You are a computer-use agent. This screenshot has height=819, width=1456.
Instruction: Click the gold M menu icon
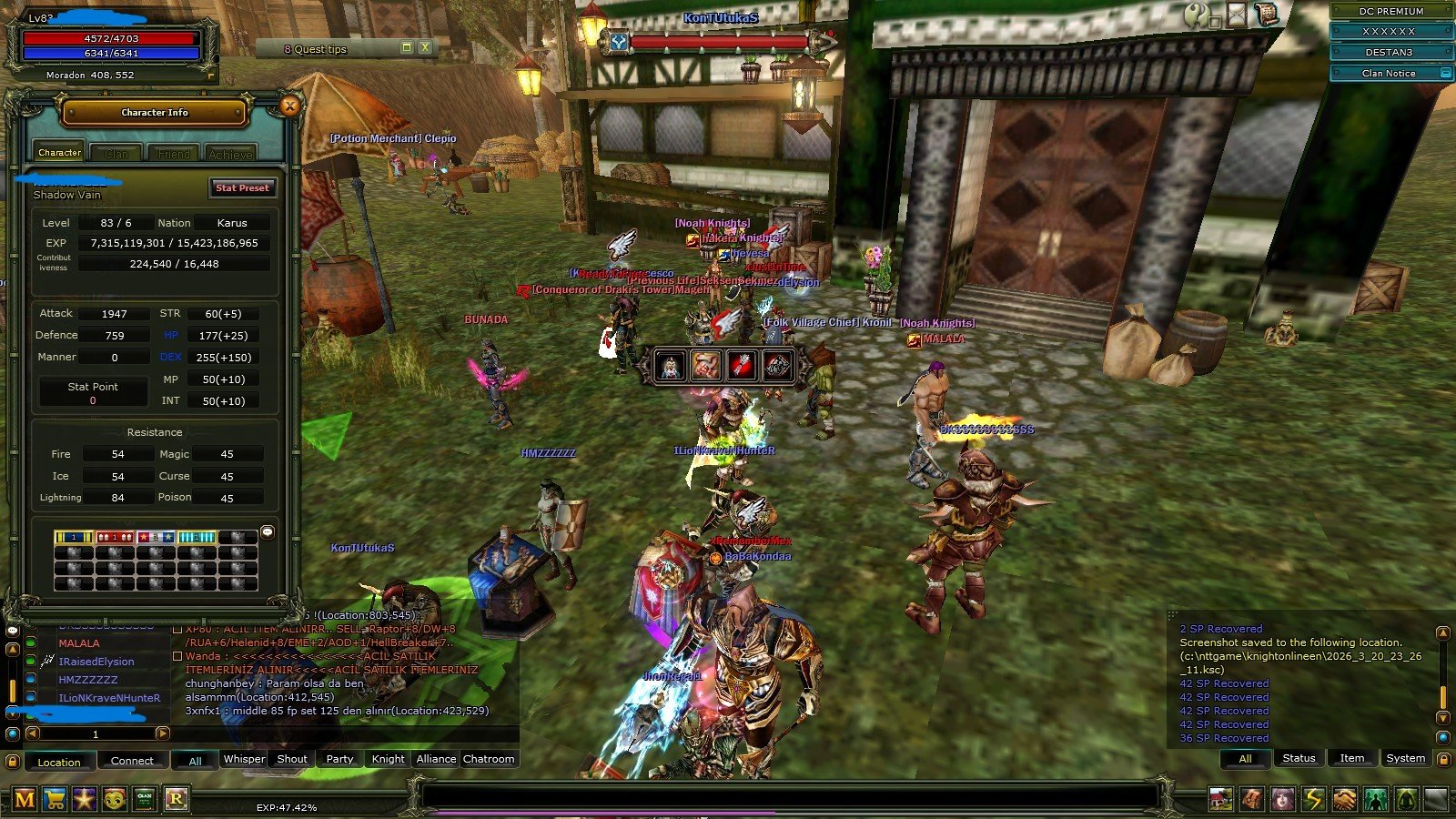(x=25, y=800)
